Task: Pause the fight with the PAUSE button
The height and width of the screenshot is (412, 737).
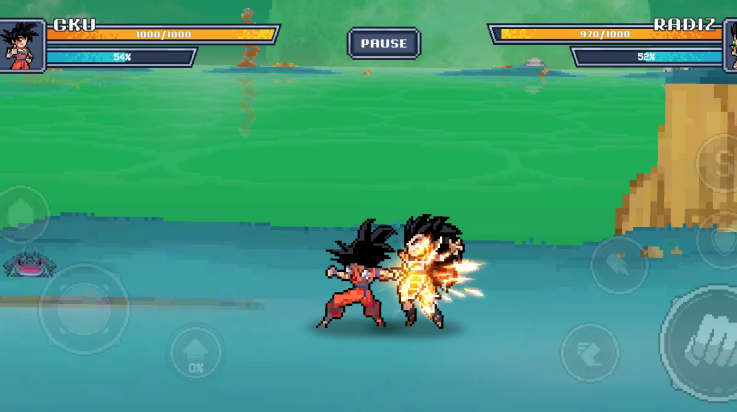Action: 384,43
